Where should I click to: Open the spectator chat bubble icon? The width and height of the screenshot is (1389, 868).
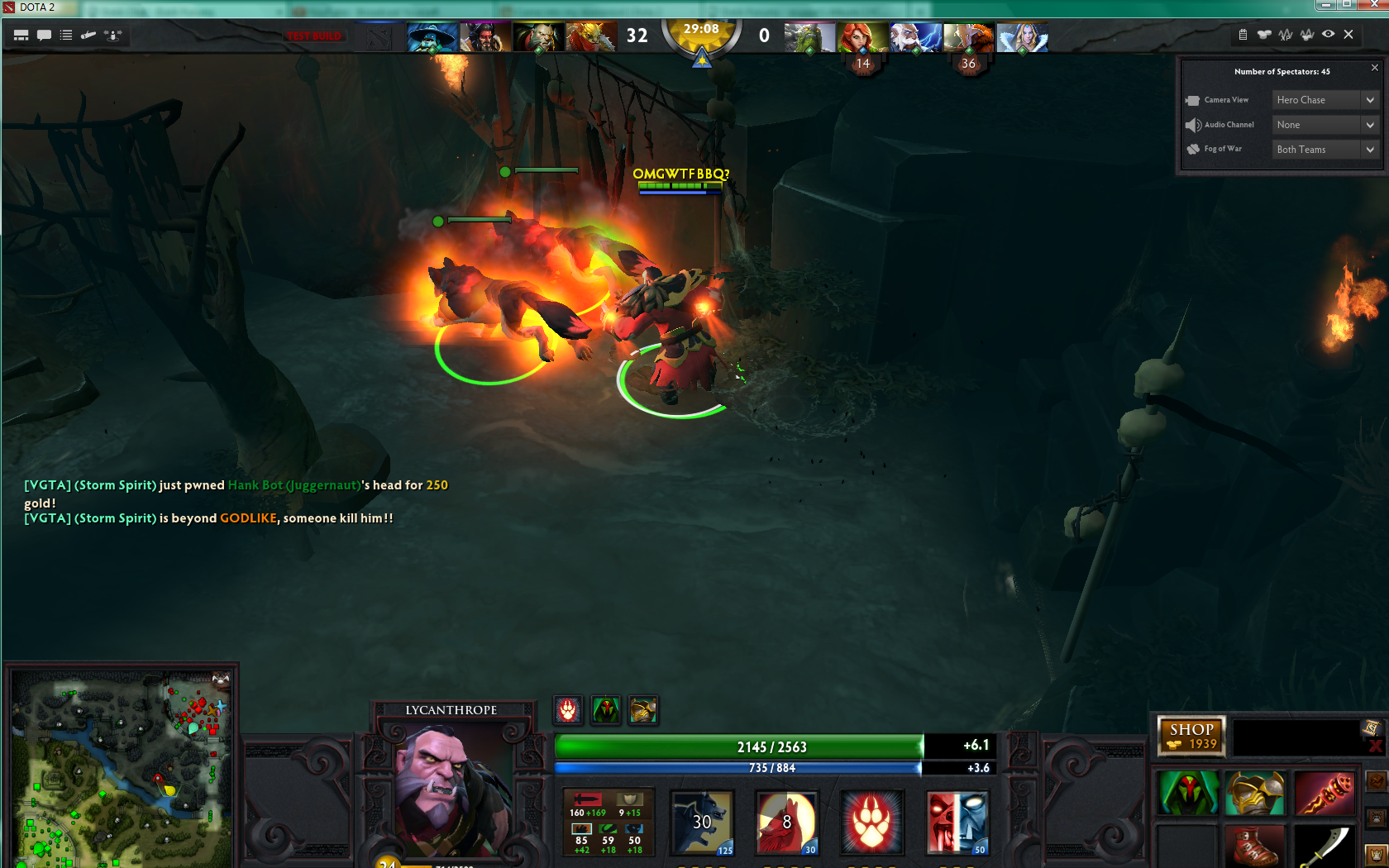(x=43, y=36)
